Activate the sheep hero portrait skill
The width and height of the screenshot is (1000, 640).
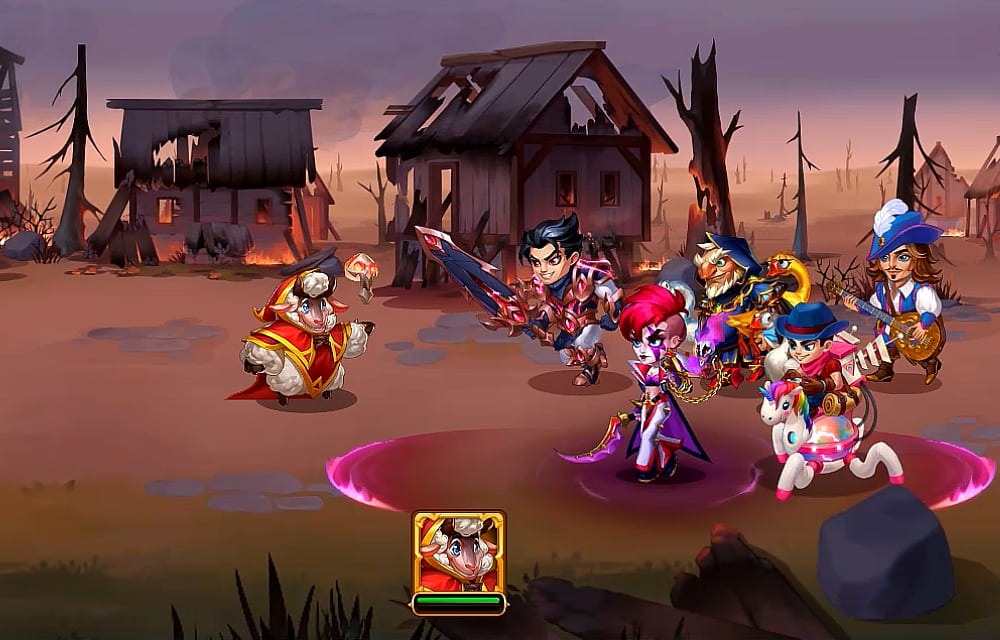tap(459, 552)
